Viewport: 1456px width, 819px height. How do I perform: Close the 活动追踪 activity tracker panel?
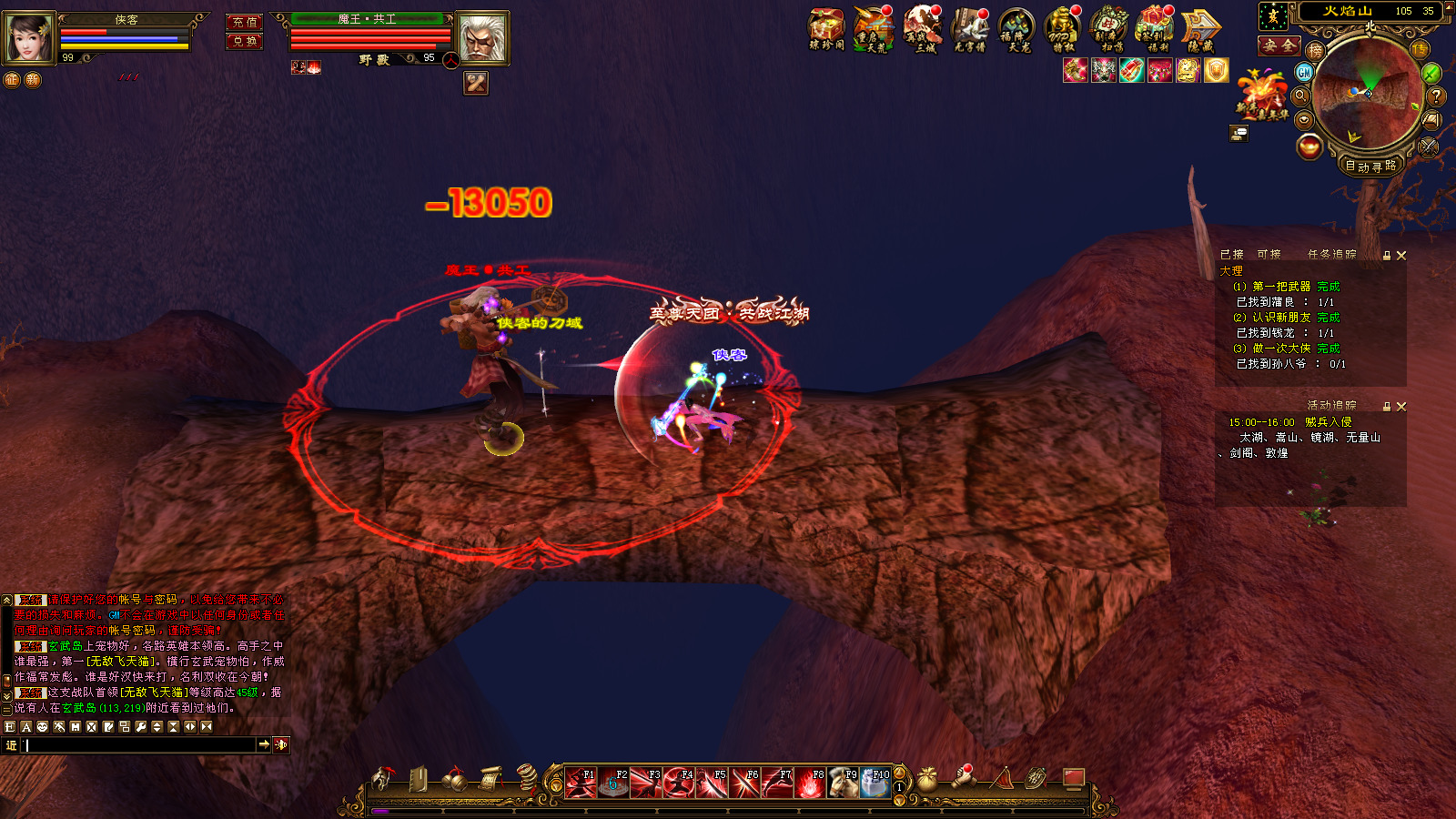coord(1401,407)
